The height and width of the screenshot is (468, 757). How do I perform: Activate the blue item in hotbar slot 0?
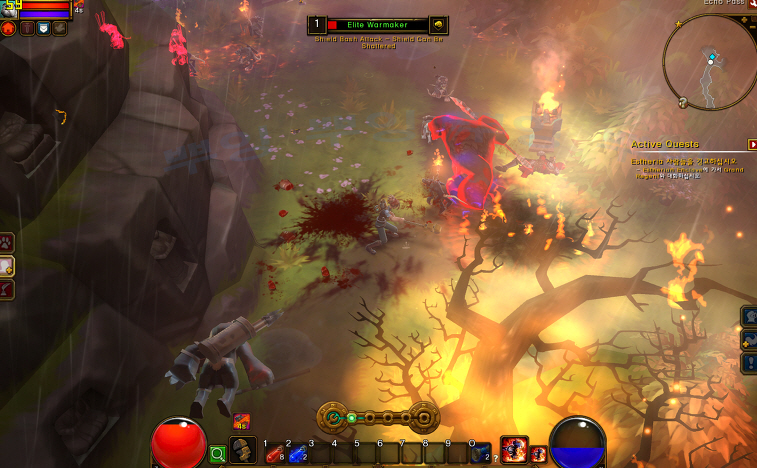(481, 453)
